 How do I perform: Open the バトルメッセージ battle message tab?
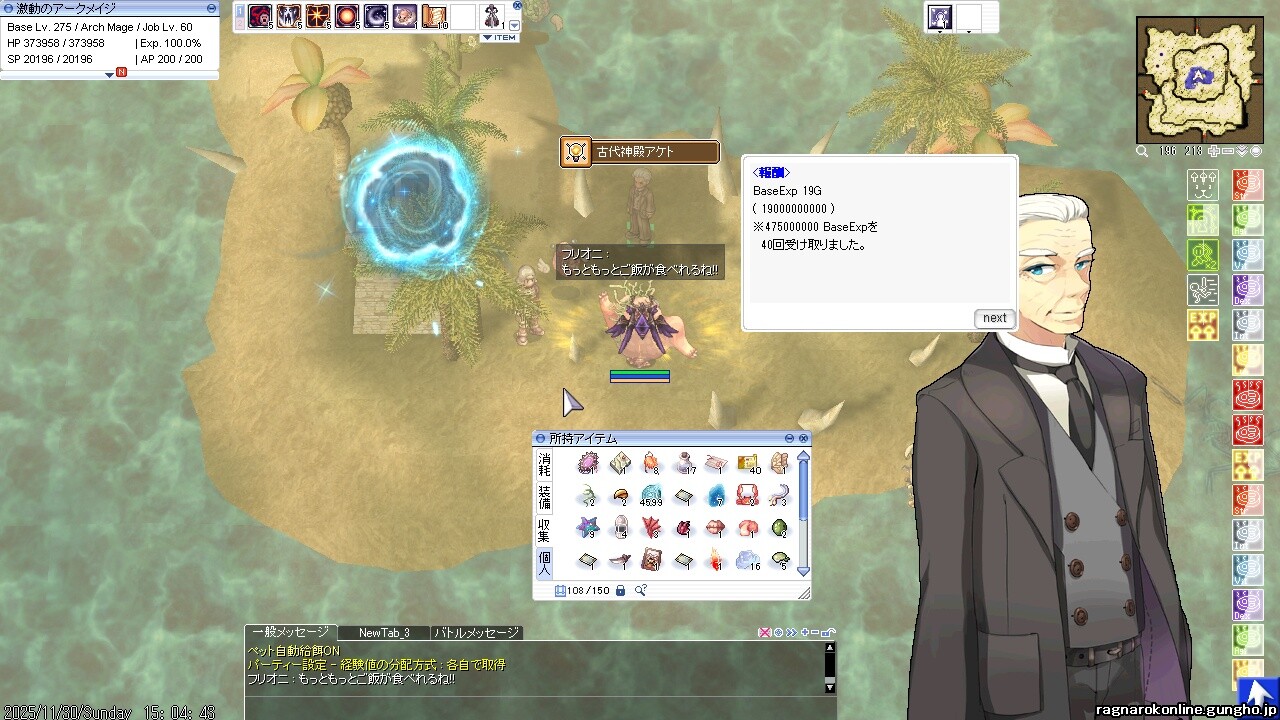(476, 633)
